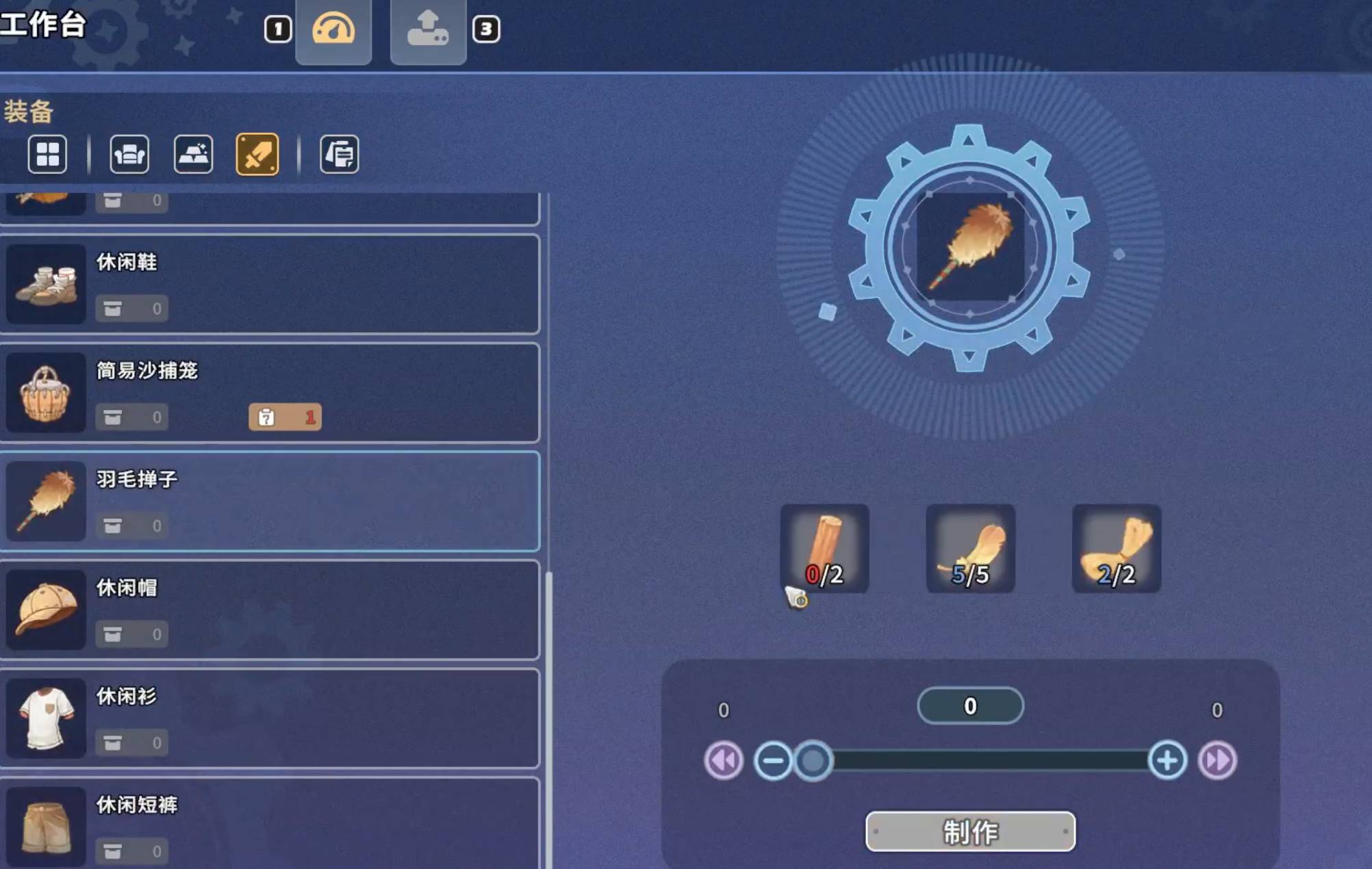Open the gauge workbench tab
Image resolution: width=1372 pixels, height=869 pixels.
[333, 30]
